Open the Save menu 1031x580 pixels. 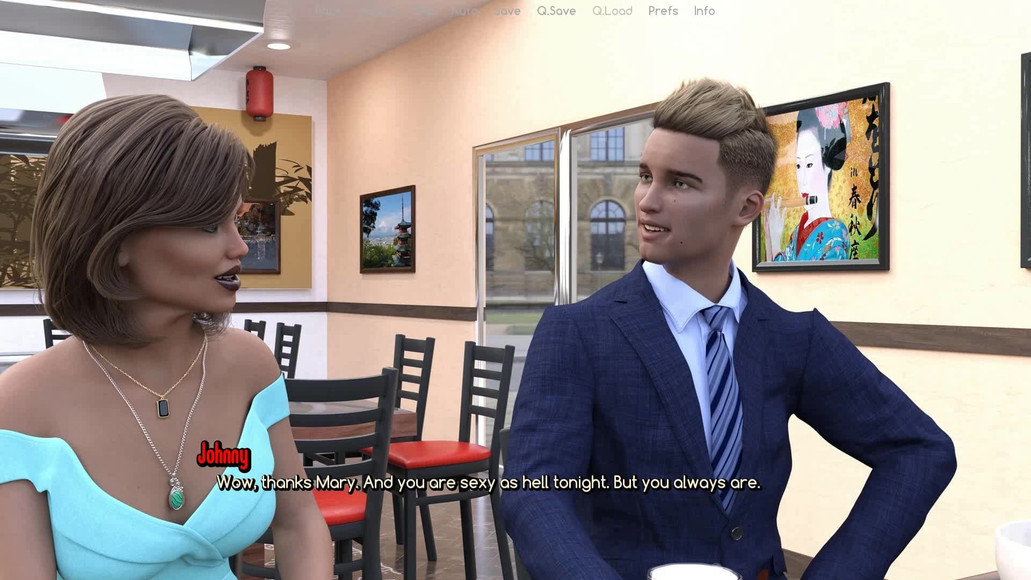(507, 11)
